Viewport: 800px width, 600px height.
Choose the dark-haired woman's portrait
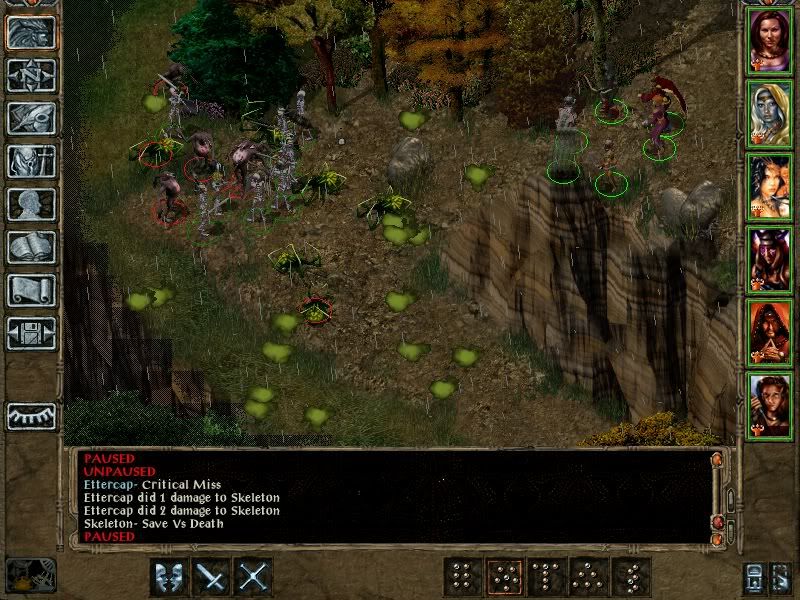click(770, 186)
